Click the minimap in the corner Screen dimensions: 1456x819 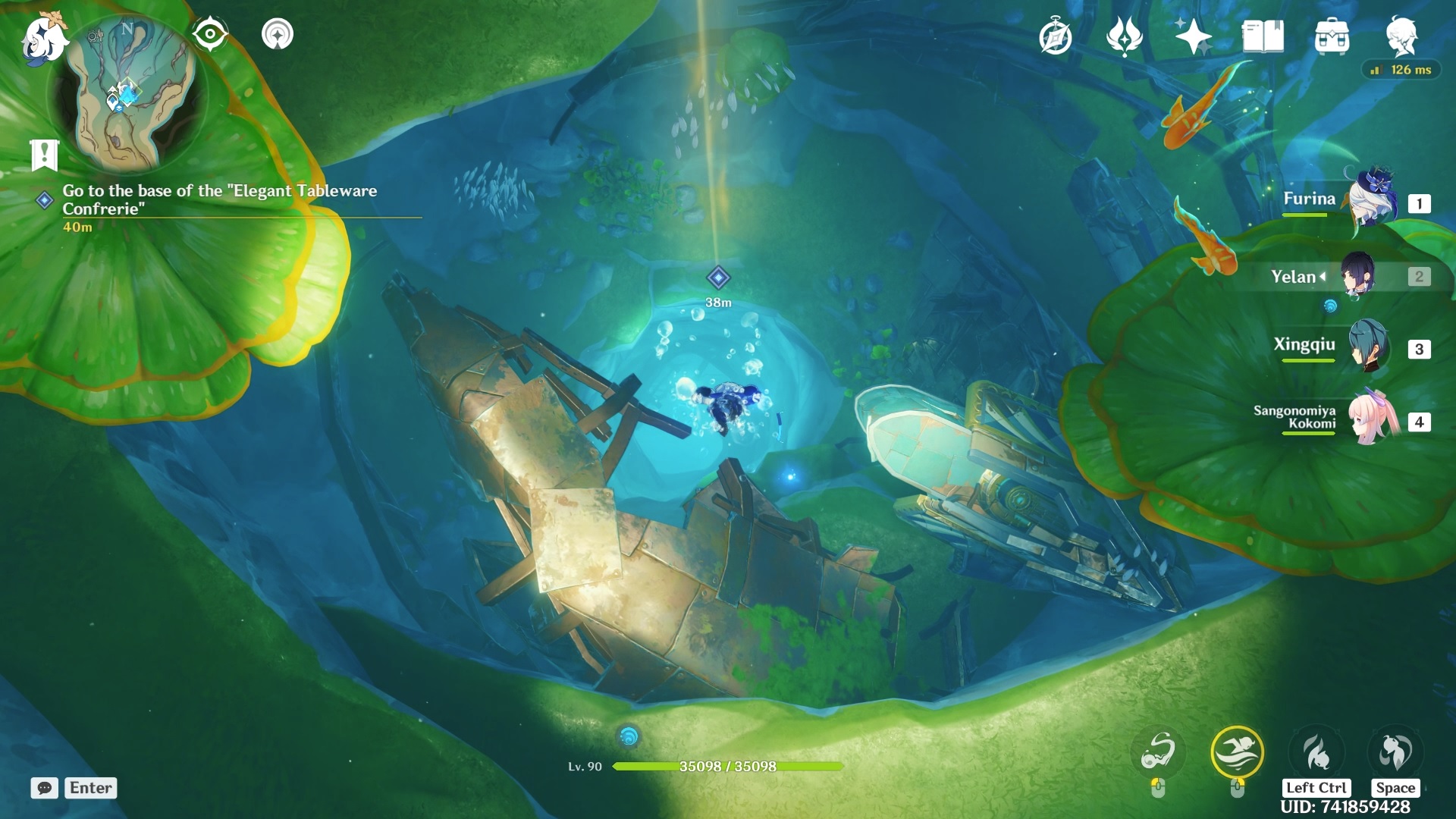pos(129,95)
